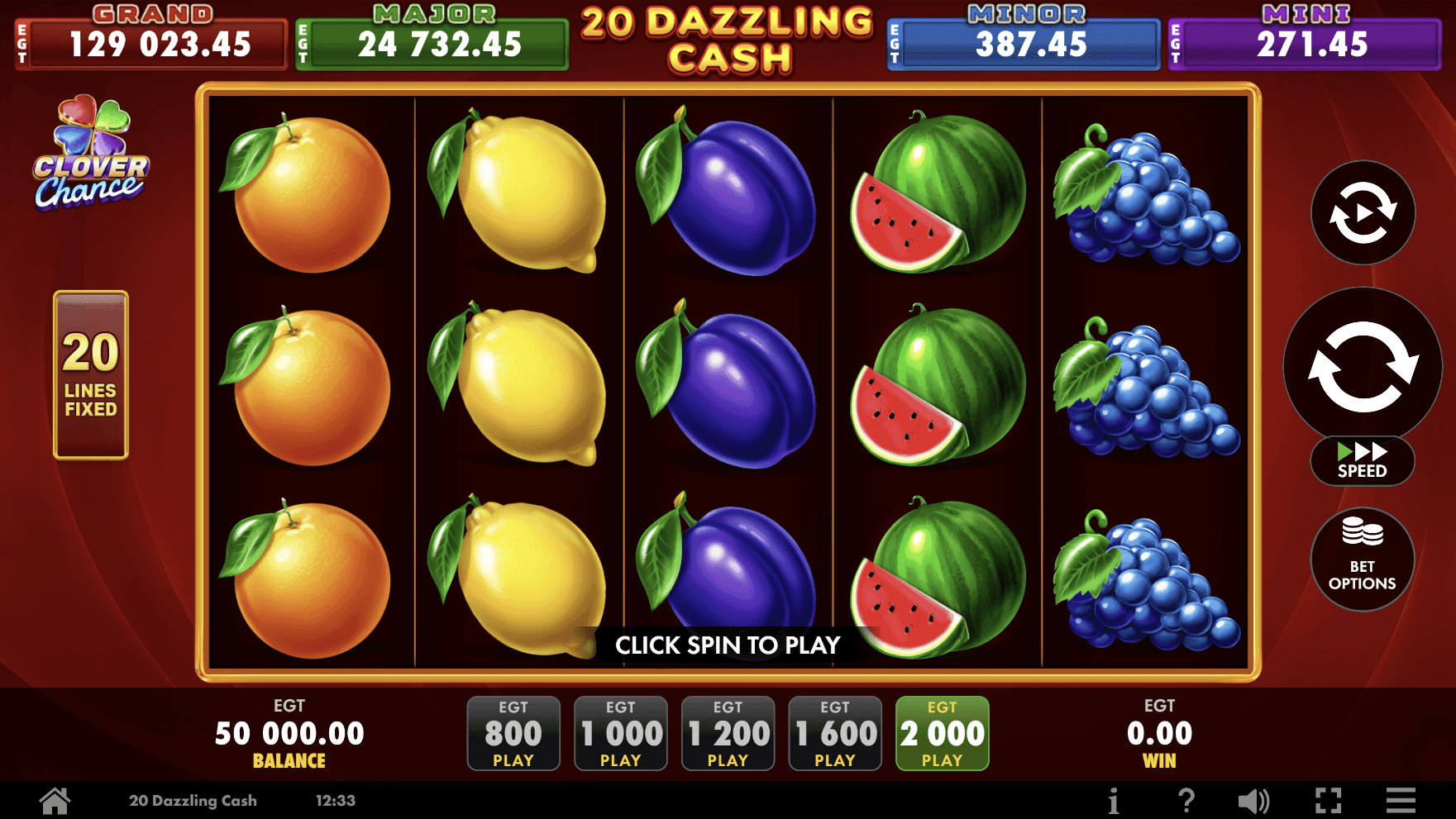This screenshot has width=1456, height=819.
Task: Select the auto-replay spin icon
Action: 1361,213
